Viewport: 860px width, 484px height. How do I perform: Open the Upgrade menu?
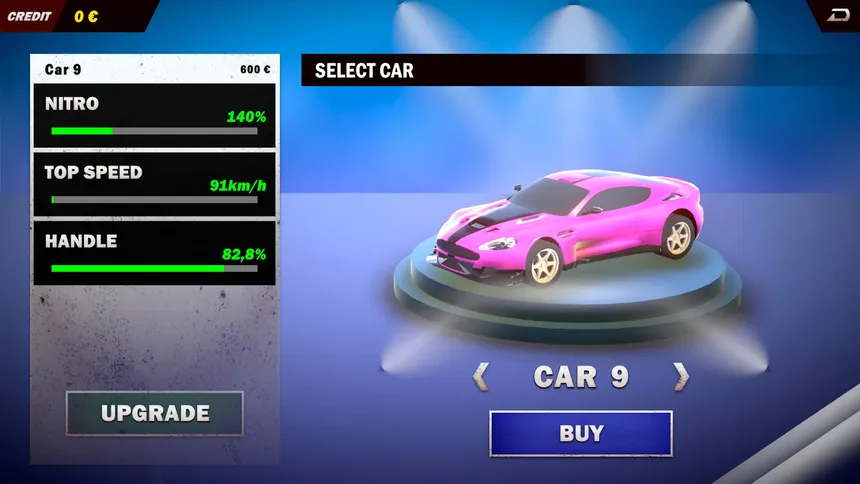[155, 413]
